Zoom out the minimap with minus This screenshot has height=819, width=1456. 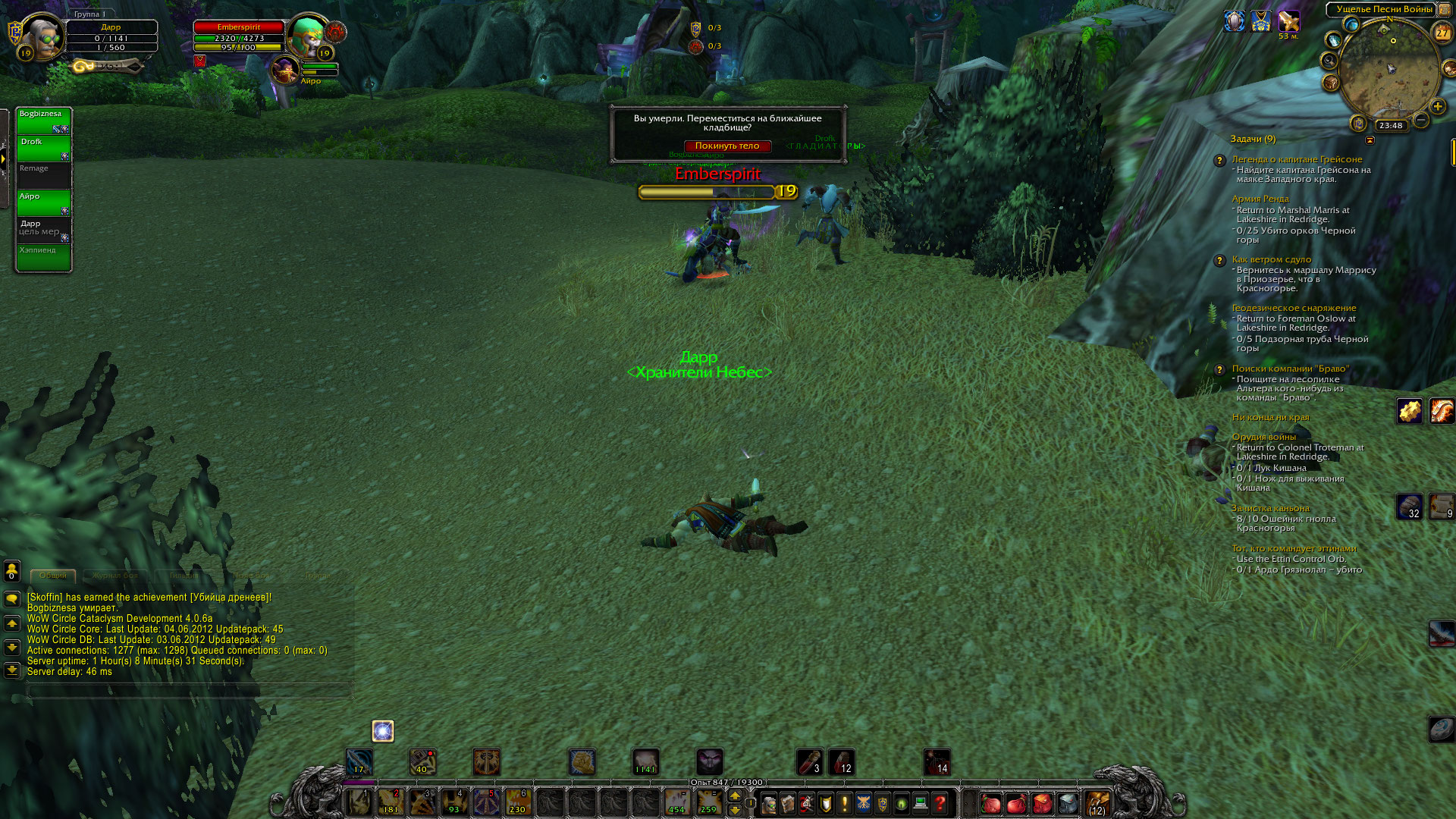(x=1421, y=120)
